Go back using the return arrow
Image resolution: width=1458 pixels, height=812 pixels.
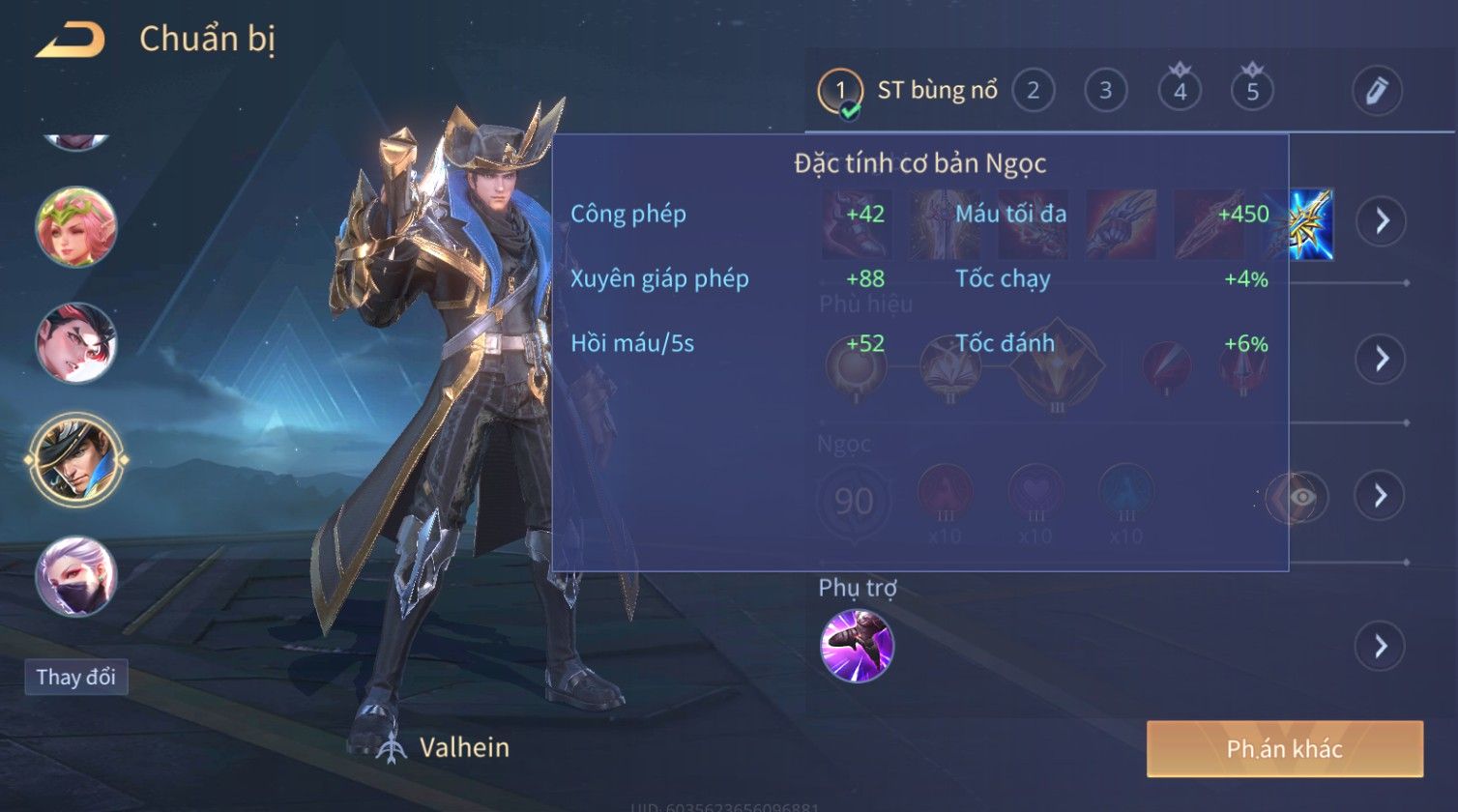[x=70, y=41]
